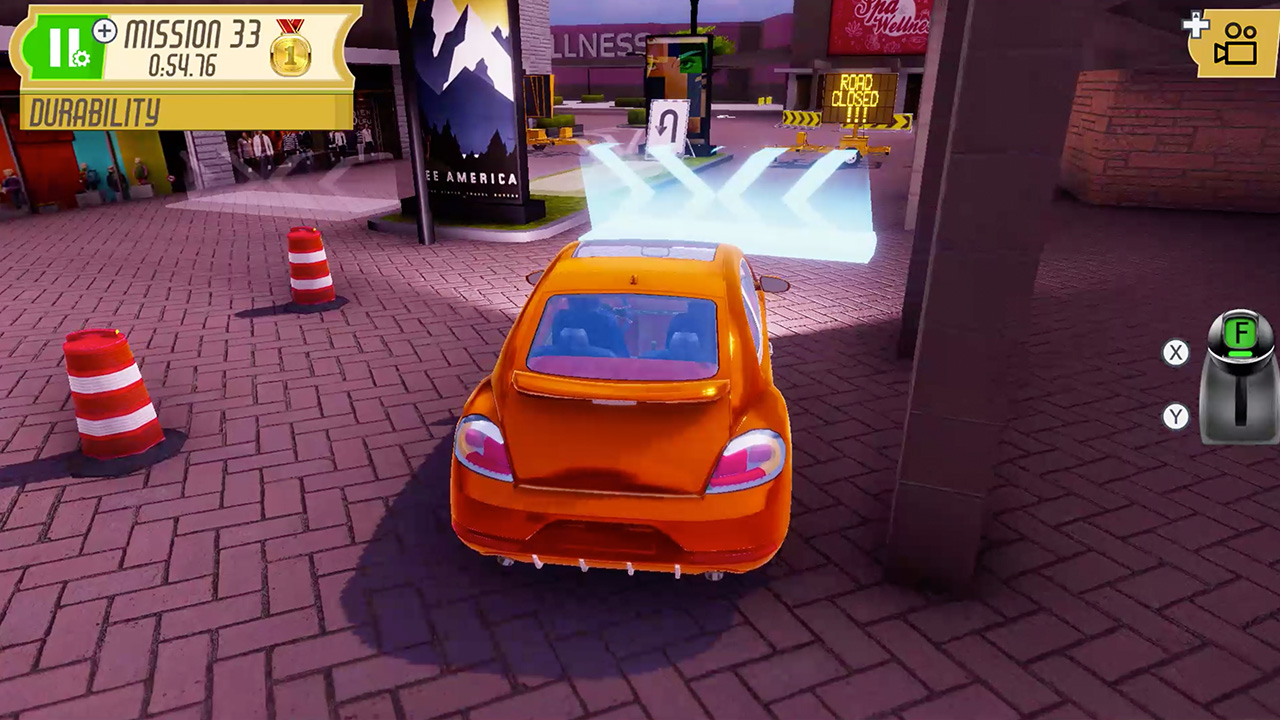This screenshot has height=720, width=1280.
Task: Click the plus badge beside the pause button
Action: [104, 32]
